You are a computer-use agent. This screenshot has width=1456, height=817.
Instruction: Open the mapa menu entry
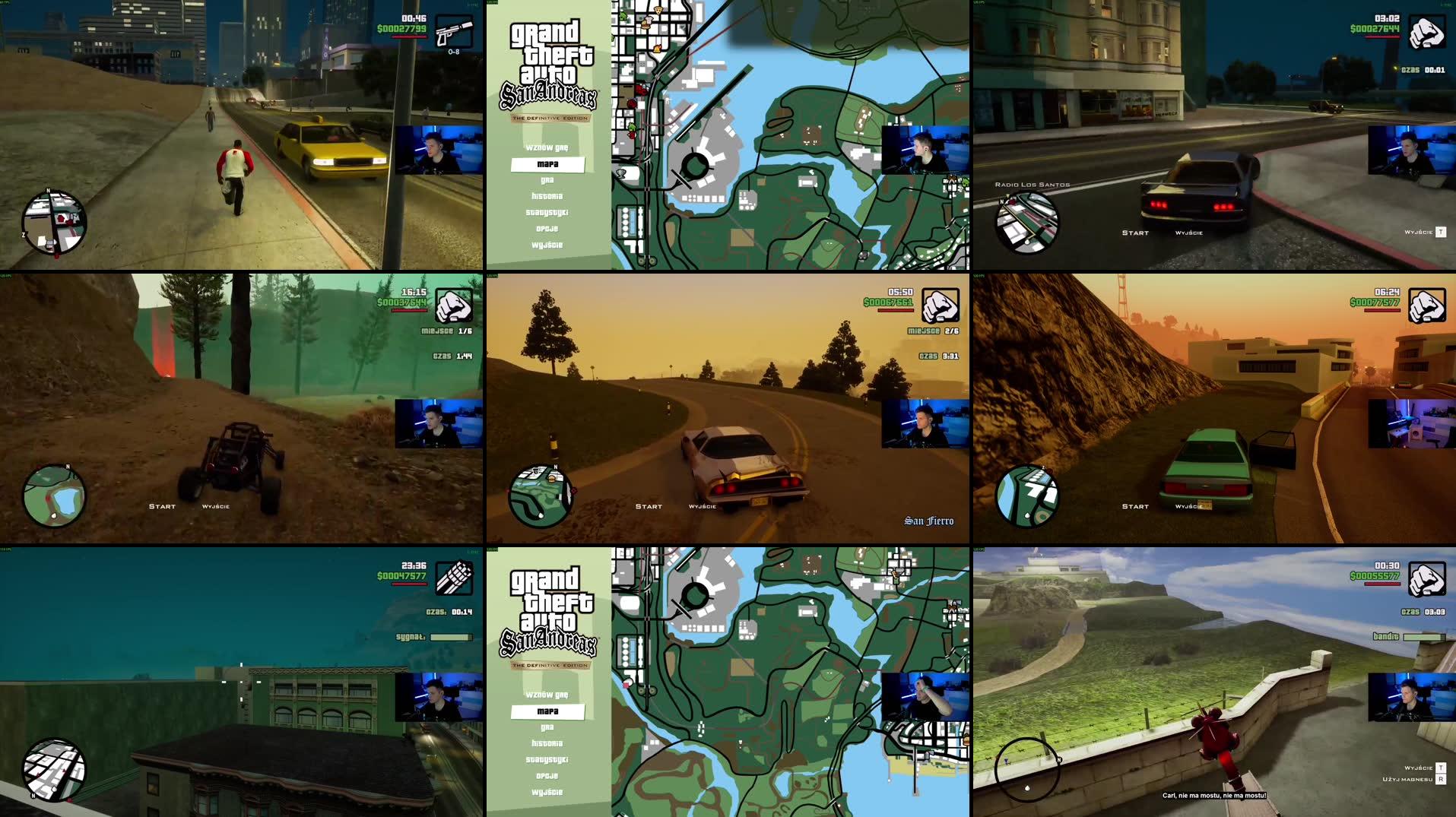[x=548, y=165]
